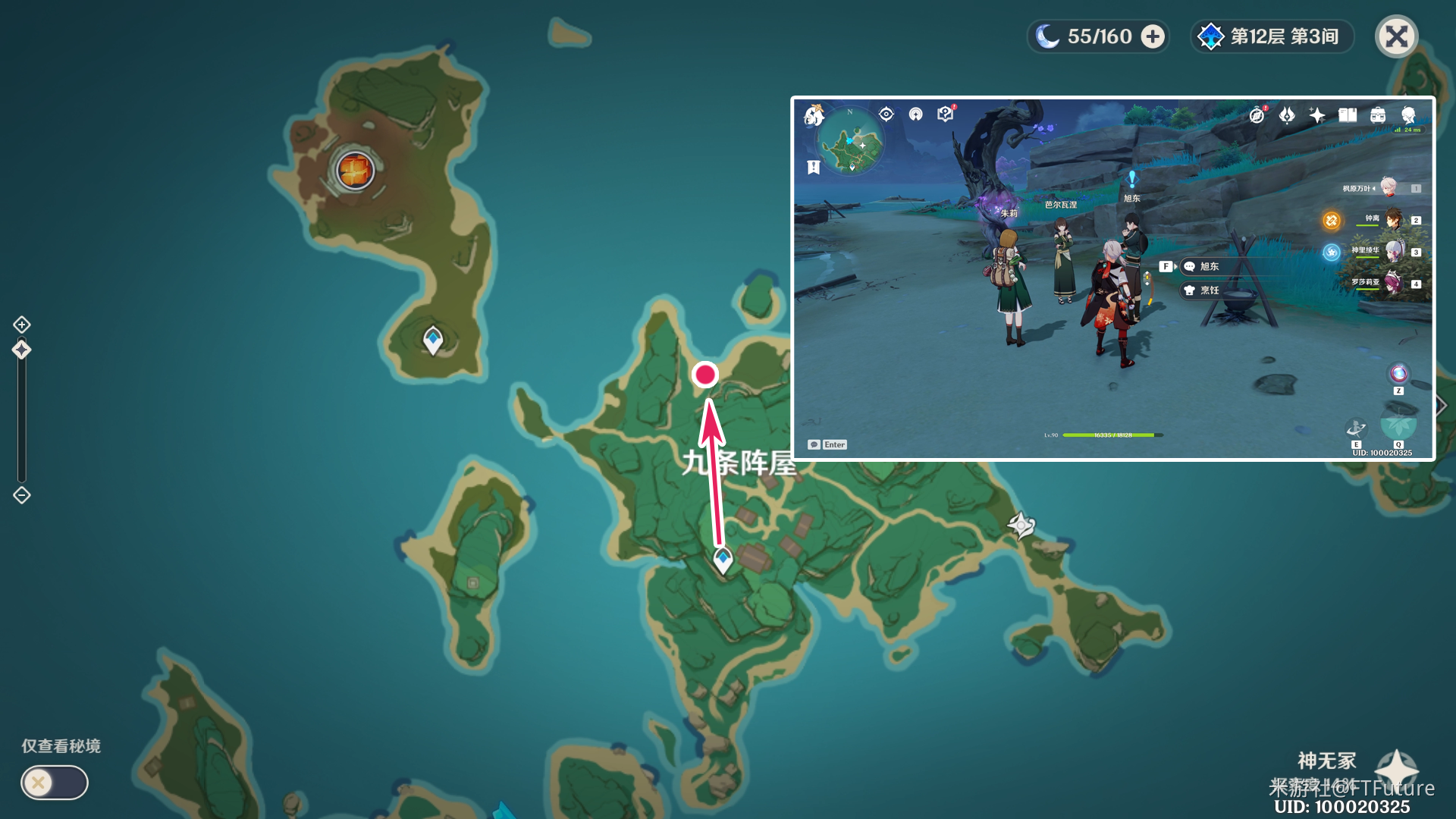Zoom in the map
This screenshot has height=819, width=1456.
(x=22, y=325)
